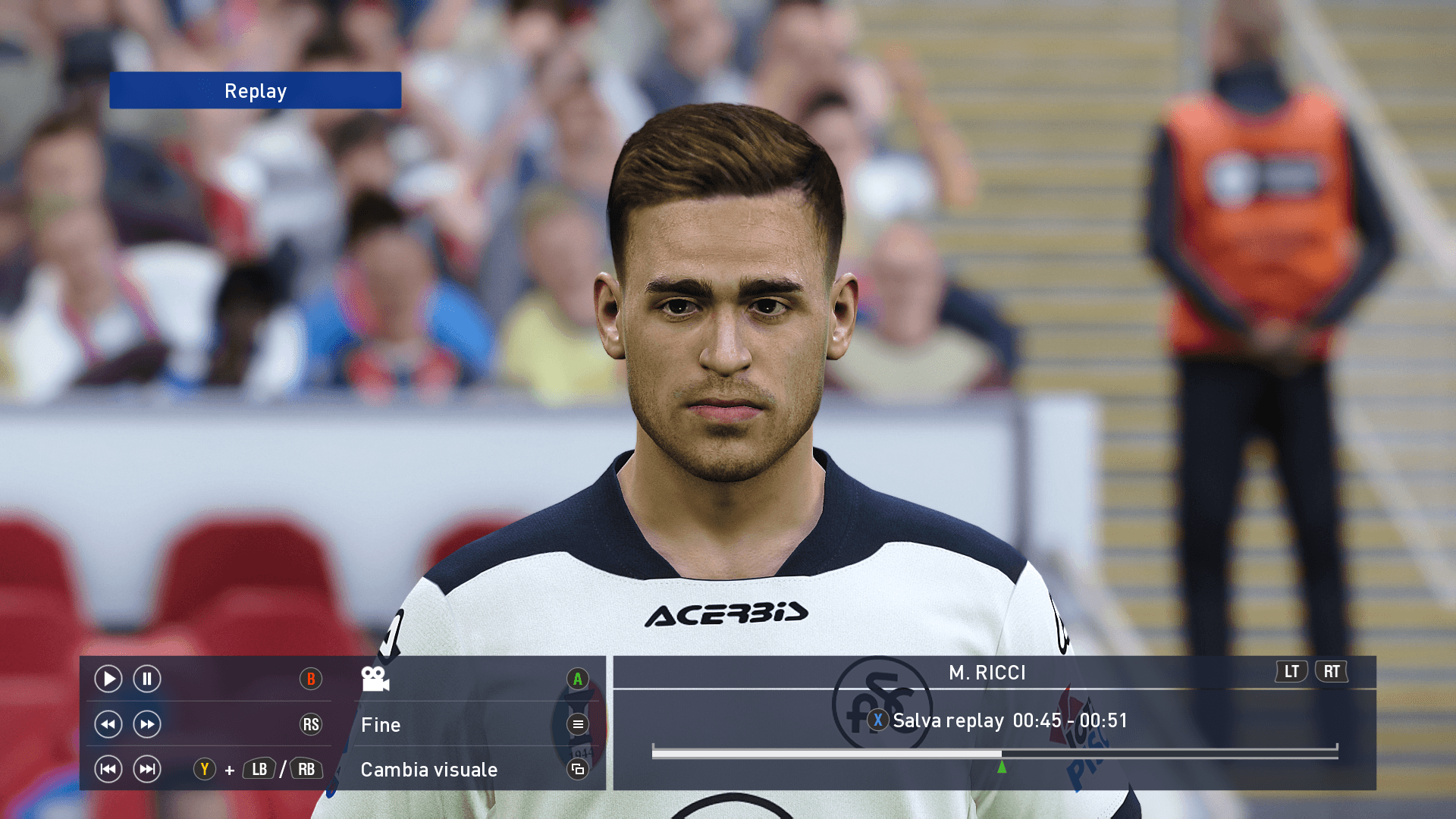Start replay with the play button
Viewport: 1456px width, 819px height.
pos(108,679)
